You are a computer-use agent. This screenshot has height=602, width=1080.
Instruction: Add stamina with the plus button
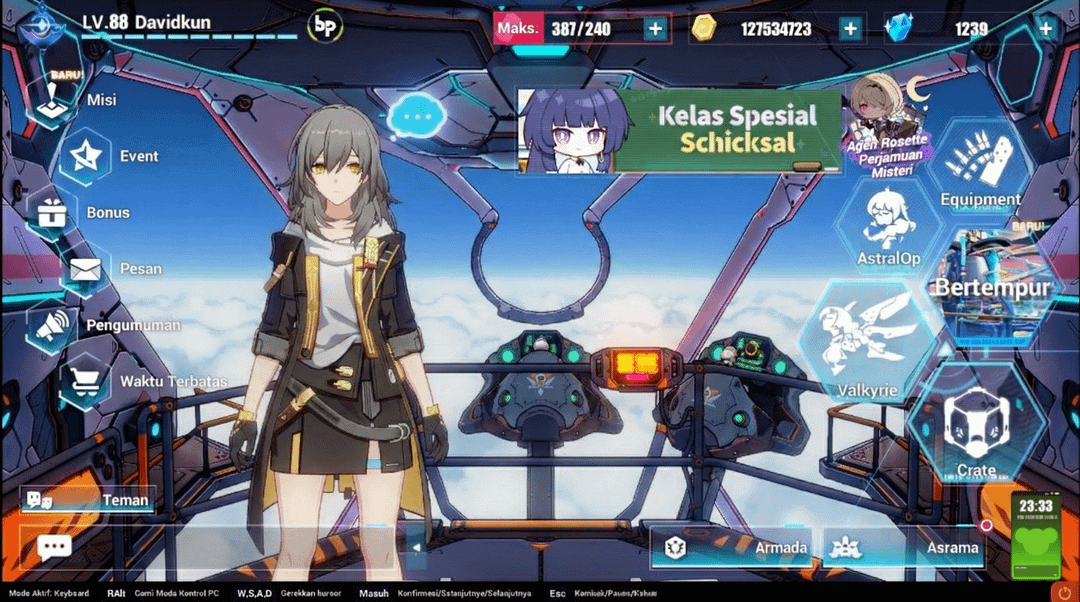pos(655,29)
